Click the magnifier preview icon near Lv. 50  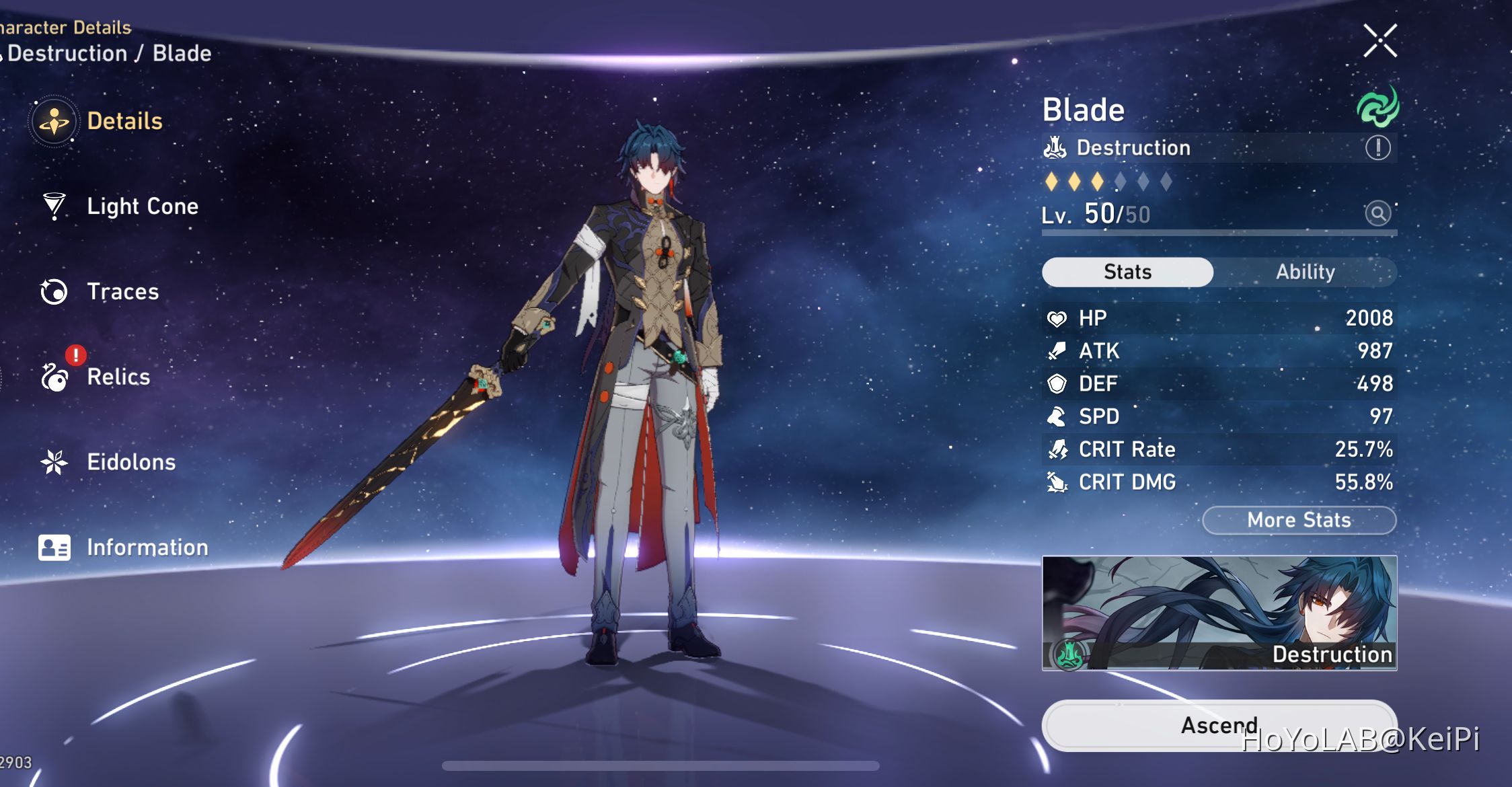pos(1377,214)
